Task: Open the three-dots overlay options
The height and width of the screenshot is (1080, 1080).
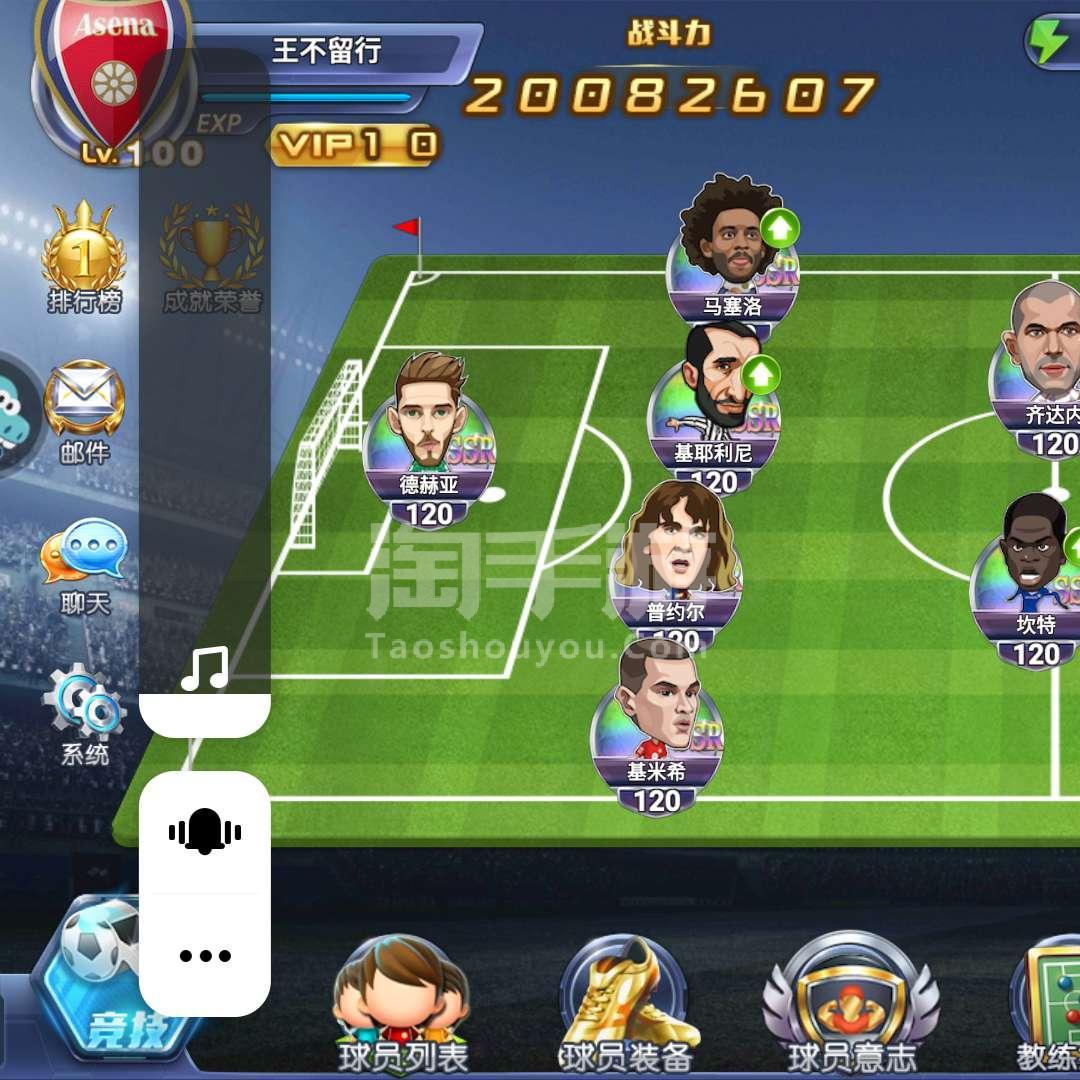Action: click(x=205, y=955)
